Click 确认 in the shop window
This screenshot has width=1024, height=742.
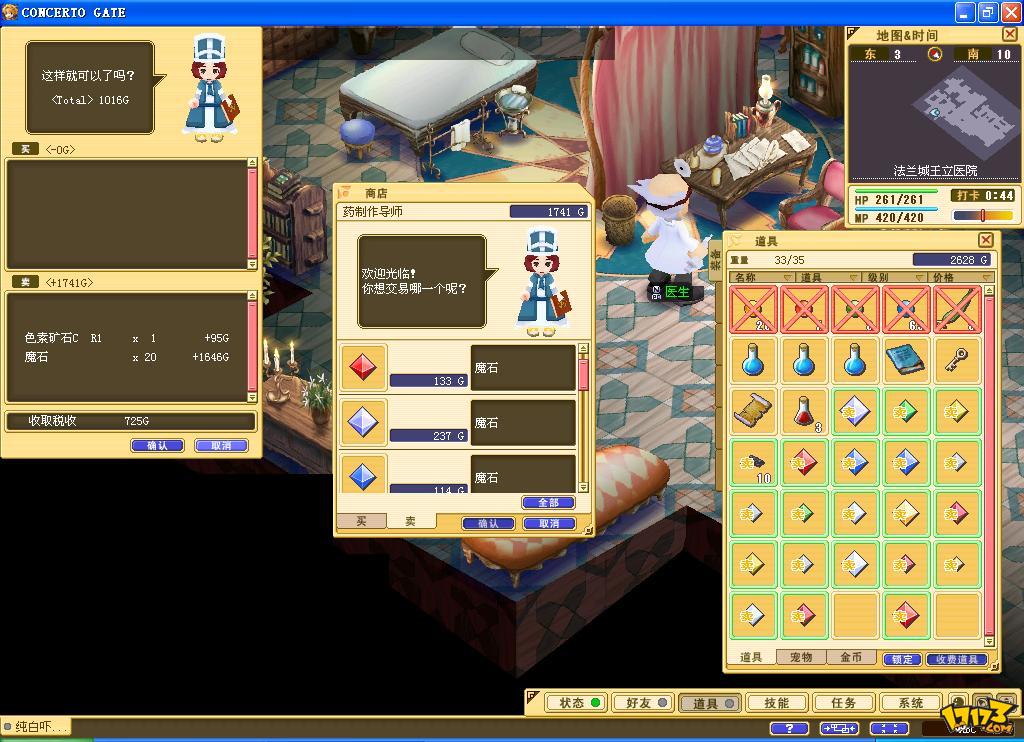[488, 523]
